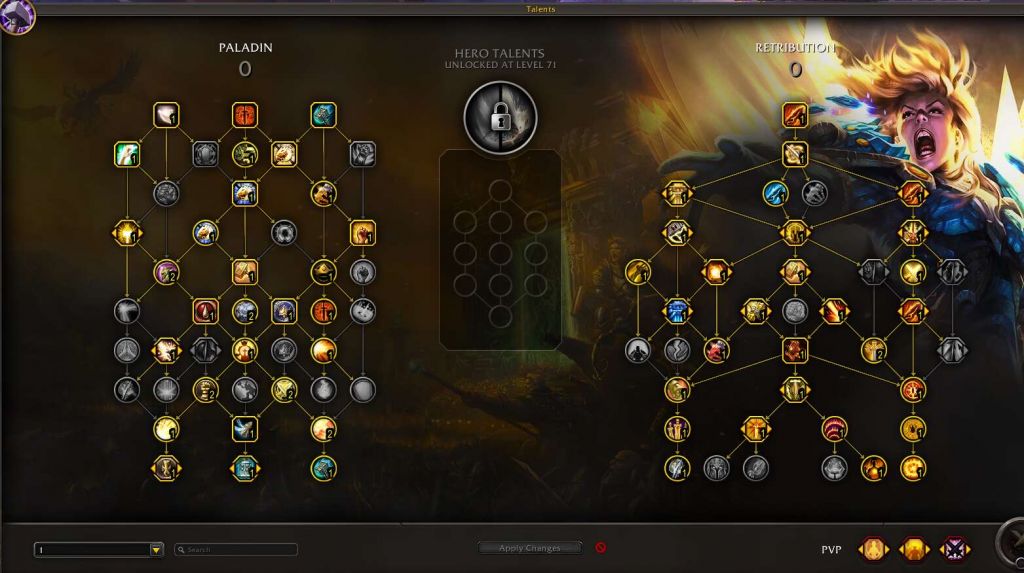Open the leftmost PvP talent slot
The height and width of the screenshot is (573, 1024).
coord(873,549)
